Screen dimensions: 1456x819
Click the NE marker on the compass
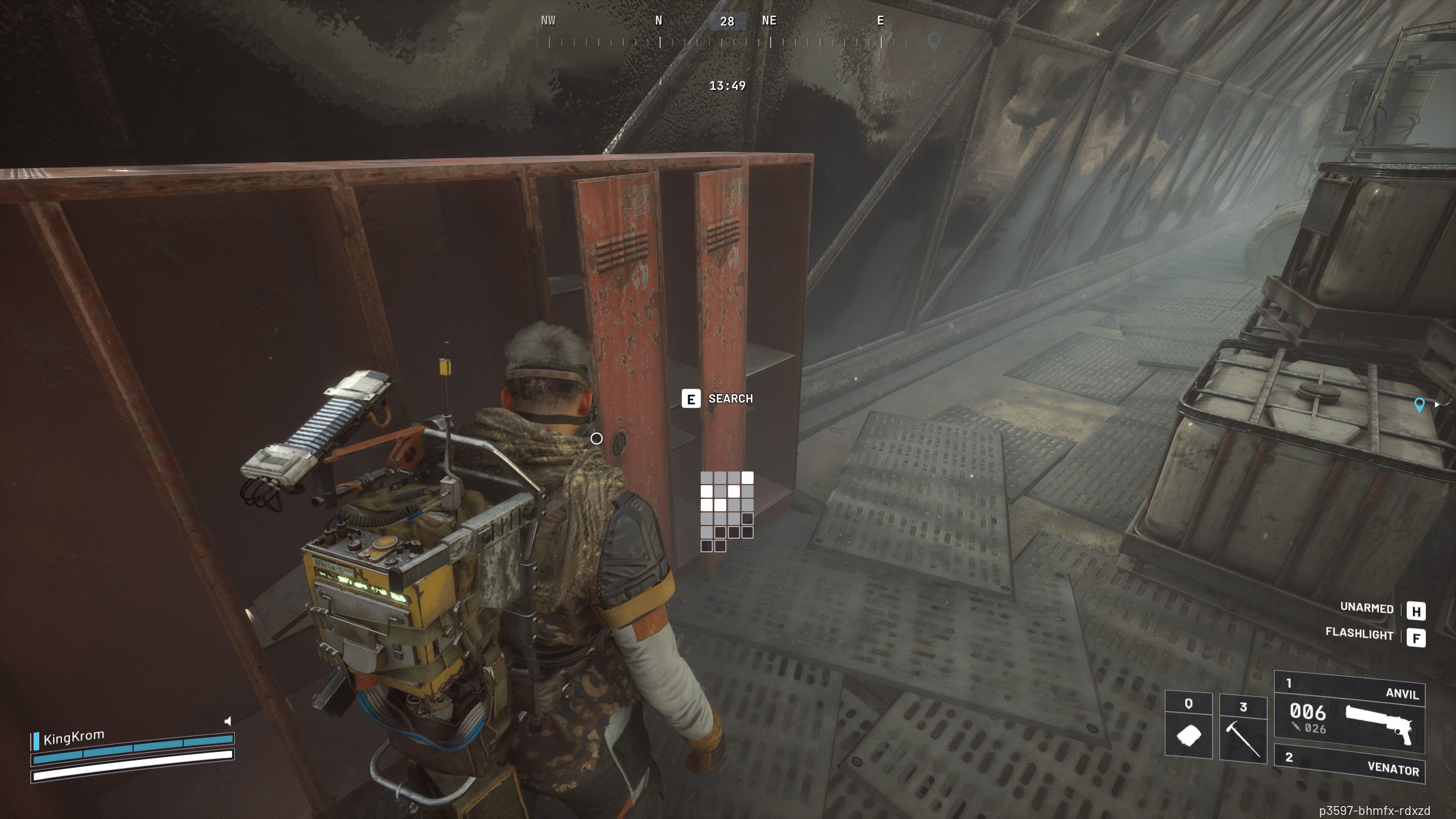pyautogui.click(x=770, y=20)
